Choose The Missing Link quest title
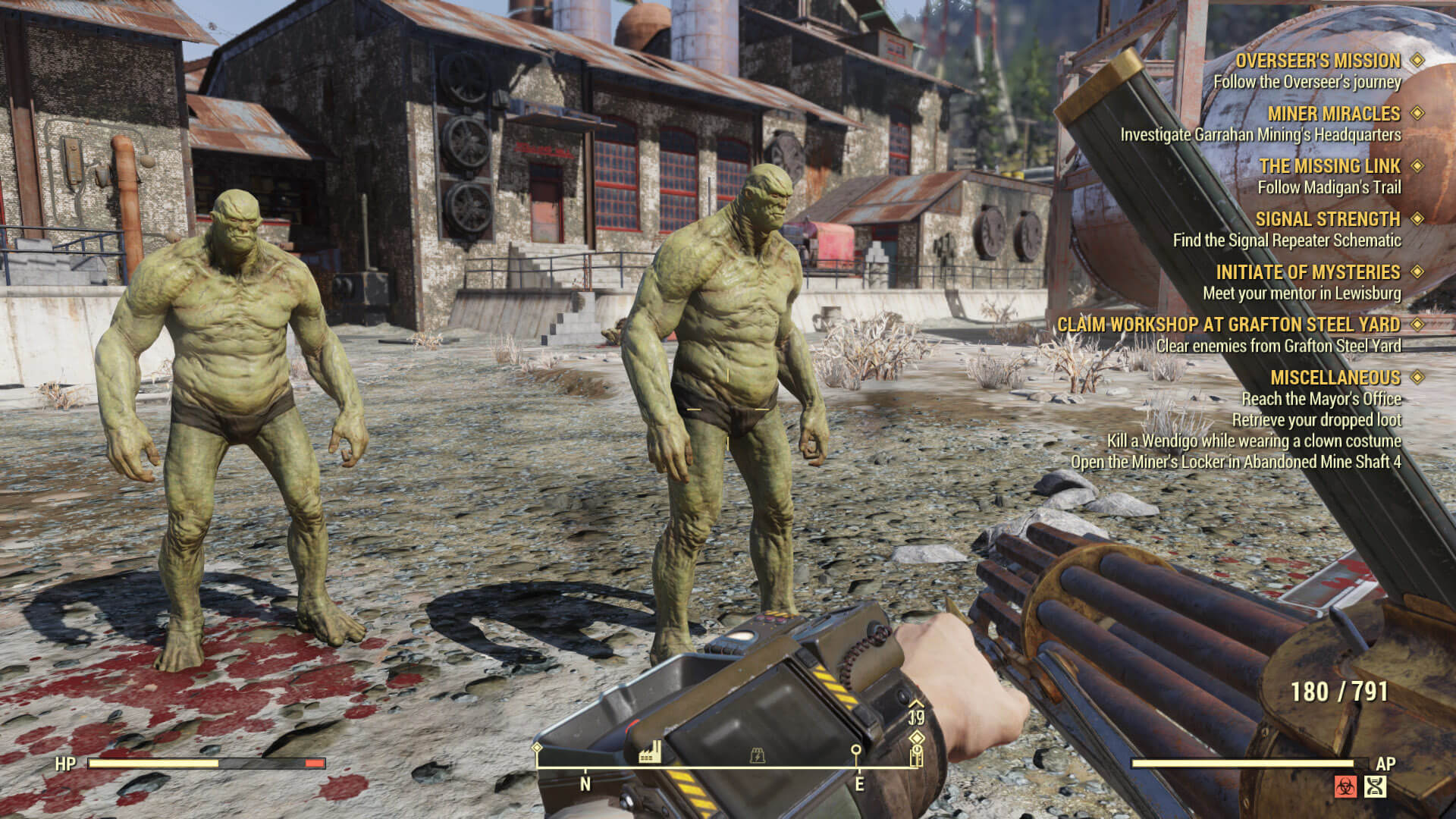The image size is (1456, 819). click(1329, 166)
